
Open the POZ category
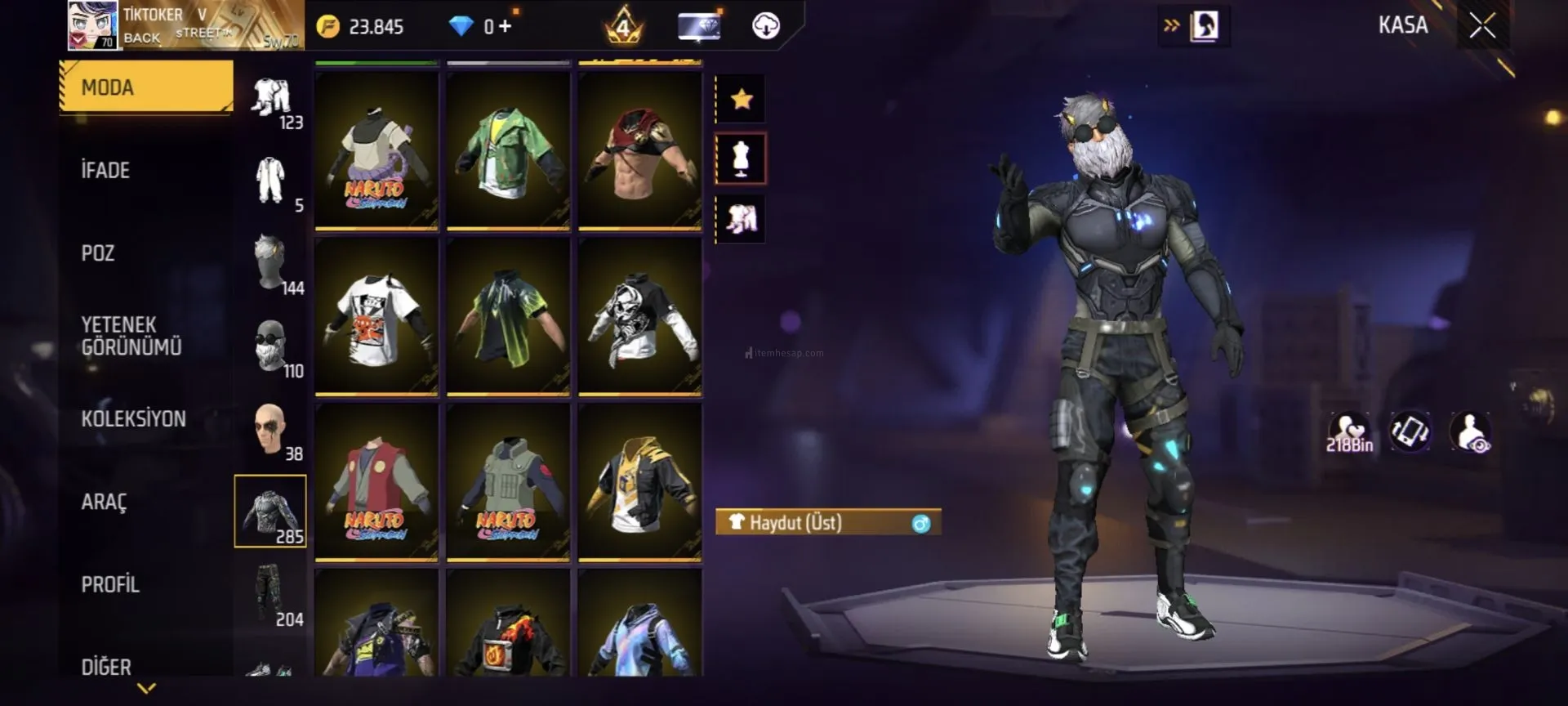point(98,253)
